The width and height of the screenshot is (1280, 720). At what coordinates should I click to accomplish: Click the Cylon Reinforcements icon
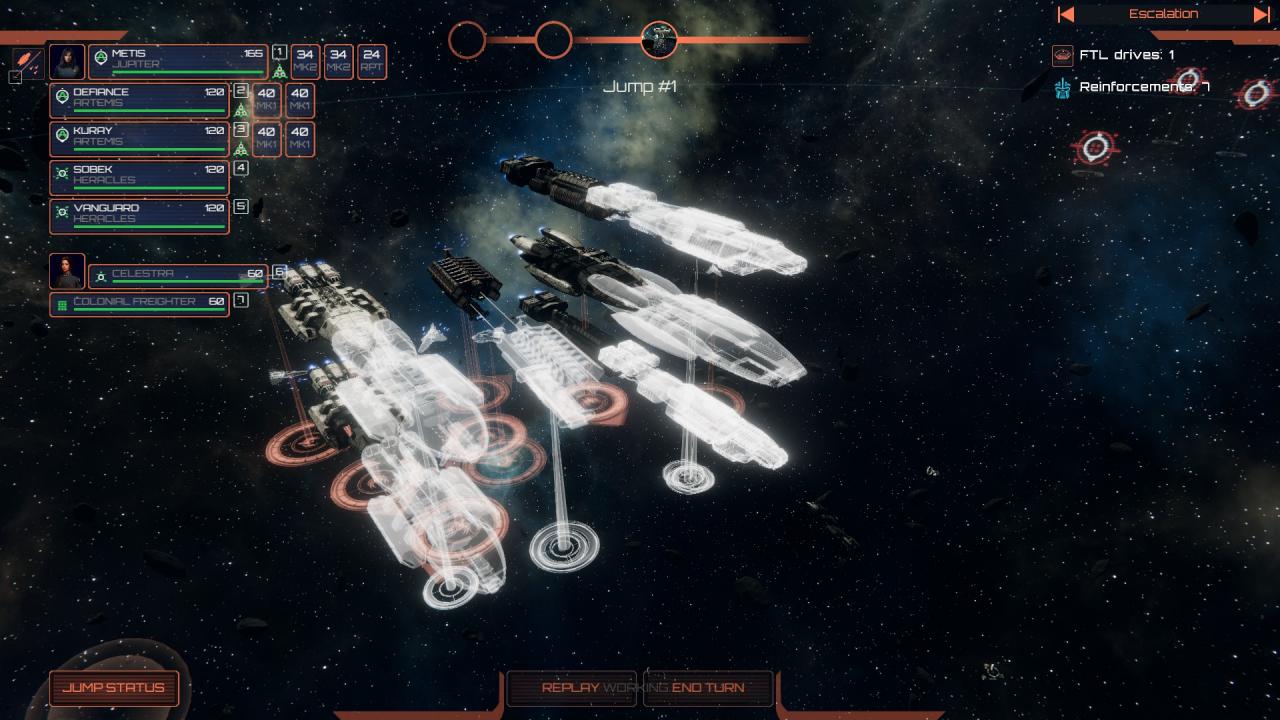point(1062,88)
